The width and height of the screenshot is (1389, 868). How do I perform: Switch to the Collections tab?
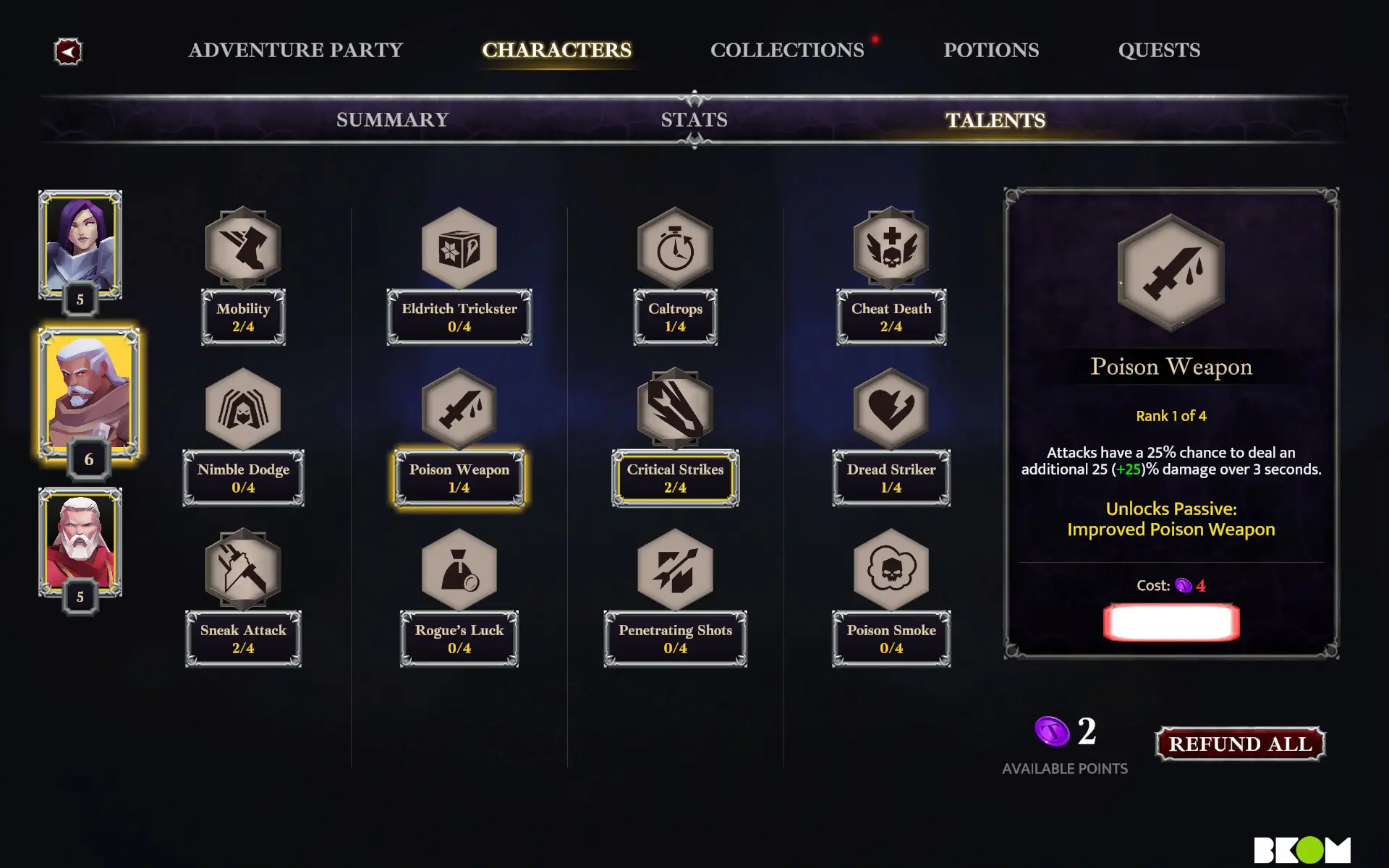point(787,50)
